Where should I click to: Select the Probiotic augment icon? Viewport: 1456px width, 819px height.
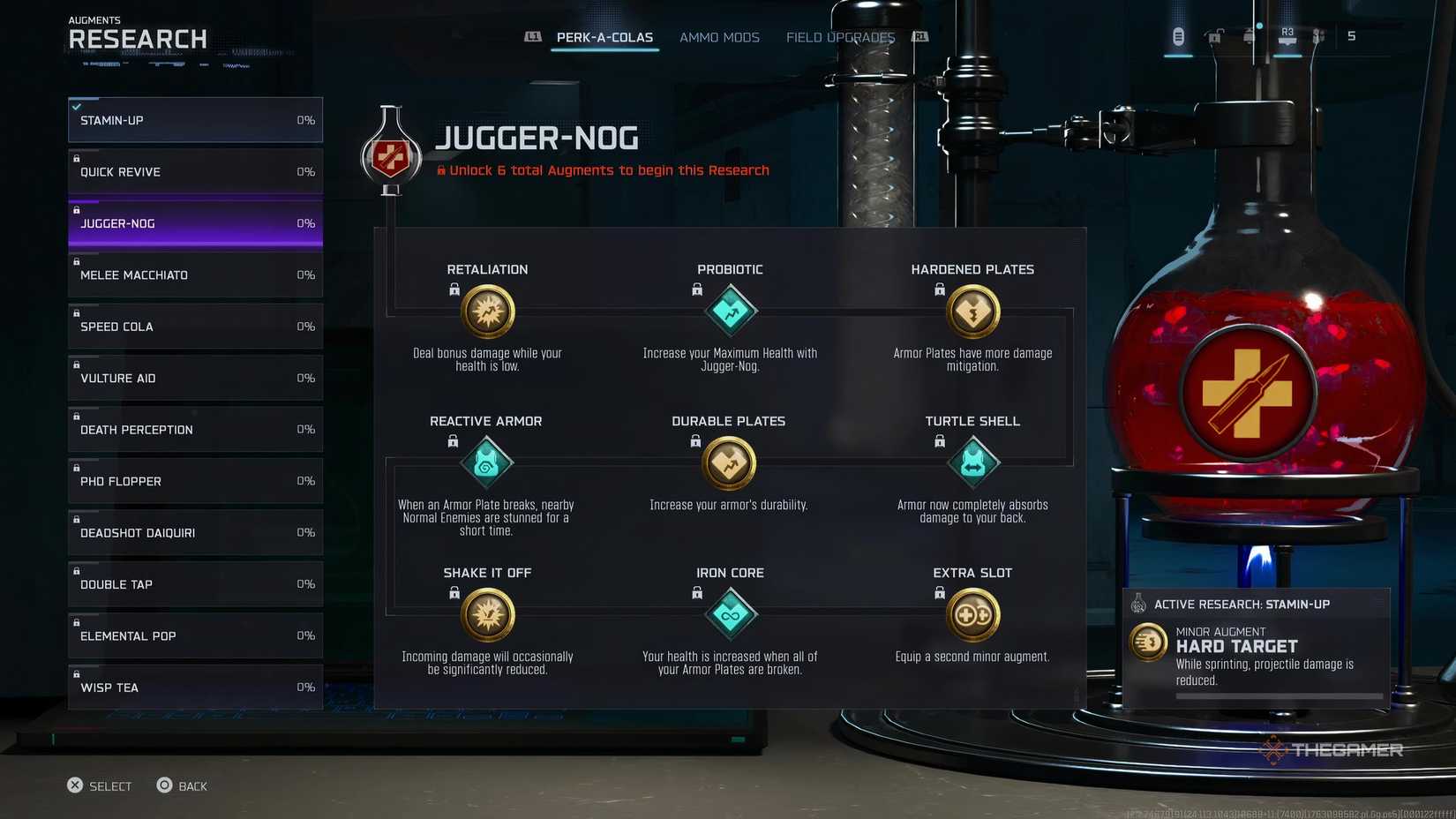[730, 312]
